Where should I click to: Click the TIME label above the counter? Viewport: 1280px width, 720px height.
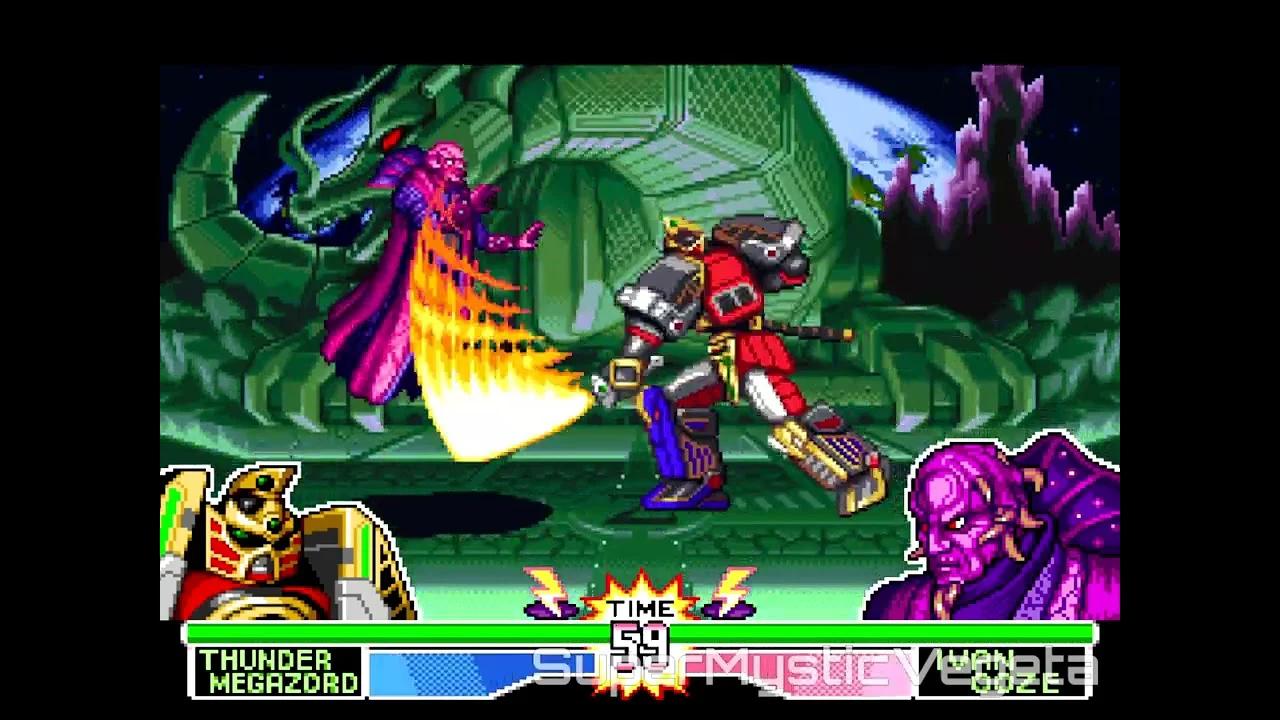640,607
